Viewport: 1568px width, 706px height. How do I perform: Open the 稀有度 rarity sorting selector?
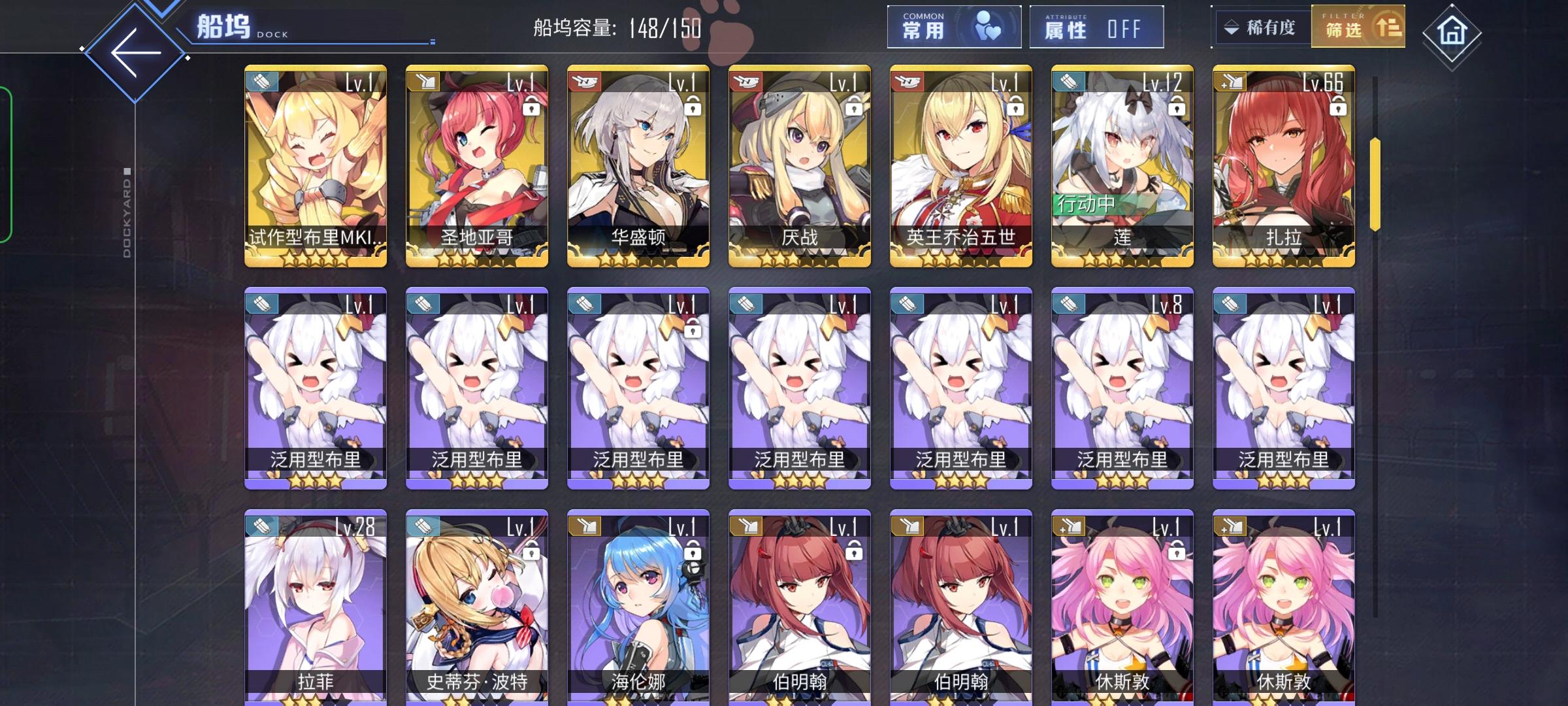click(x=1262, y=27)
